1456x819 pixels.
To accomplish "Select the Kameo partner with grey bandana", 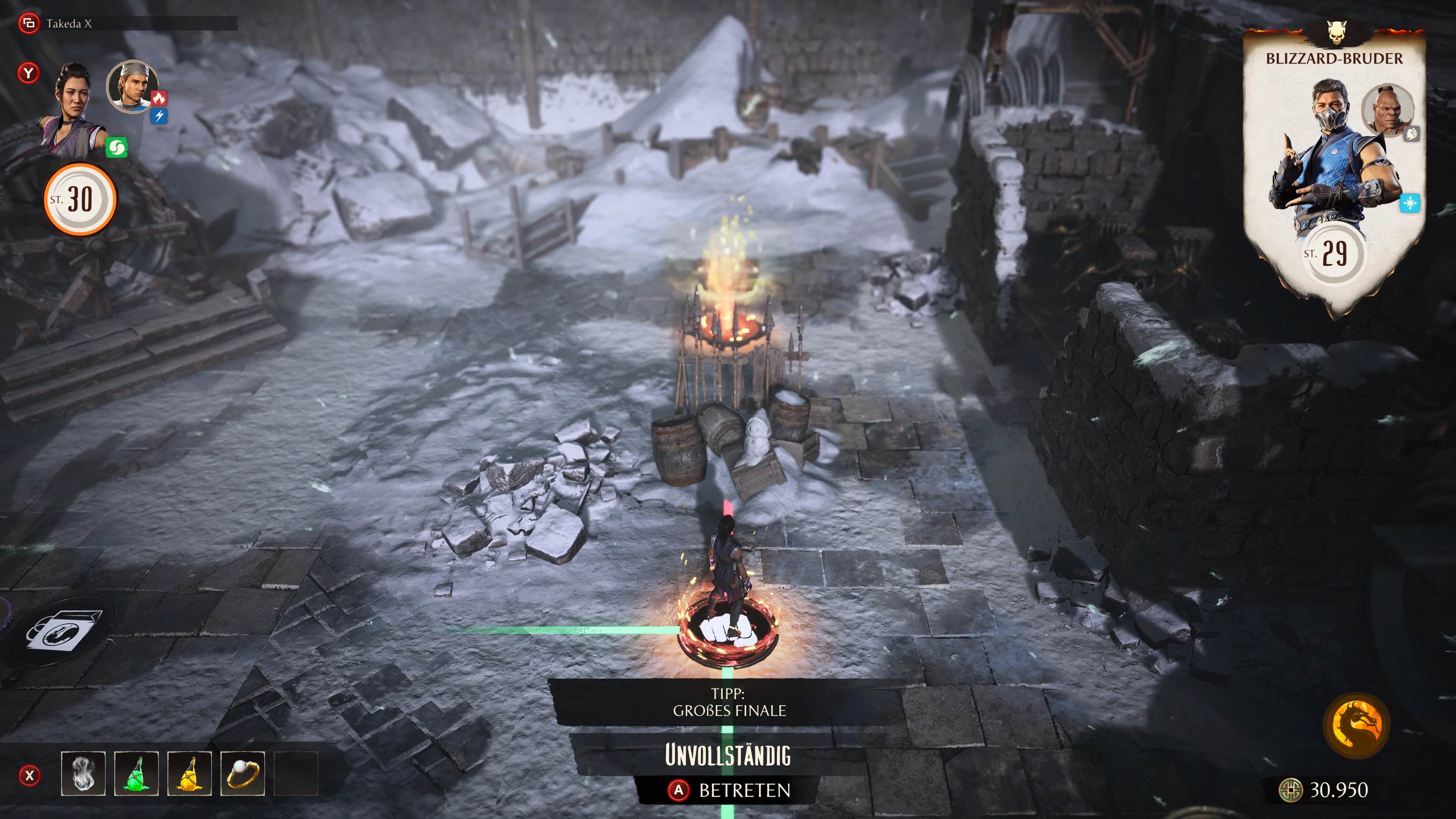I will click(132, 86).
